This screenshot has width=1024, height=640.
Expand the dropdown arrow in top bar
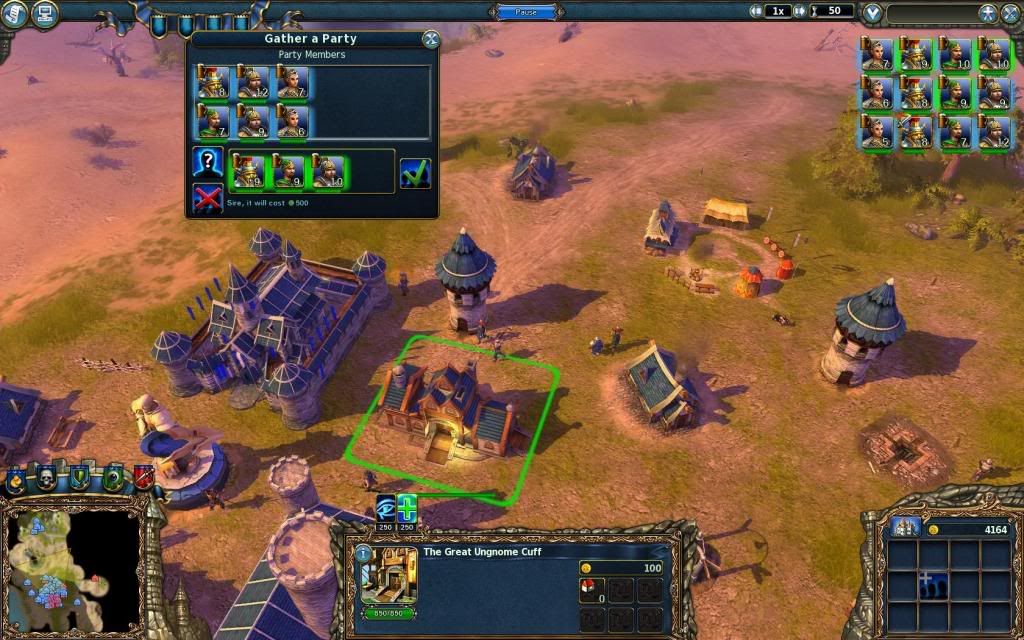click(x=873, y=13)
